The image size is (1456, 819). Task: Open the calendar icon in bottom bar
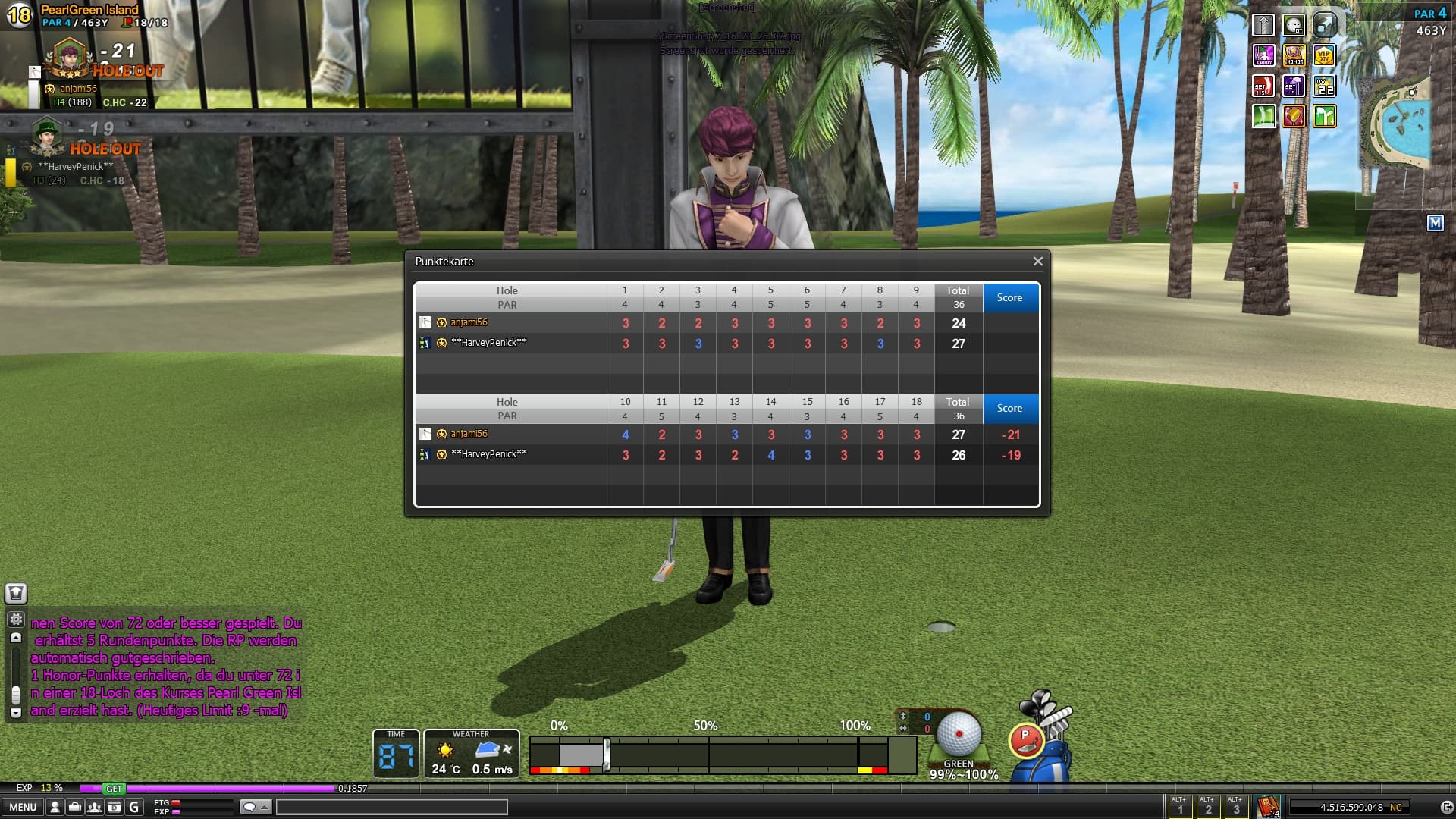point(114,807)
